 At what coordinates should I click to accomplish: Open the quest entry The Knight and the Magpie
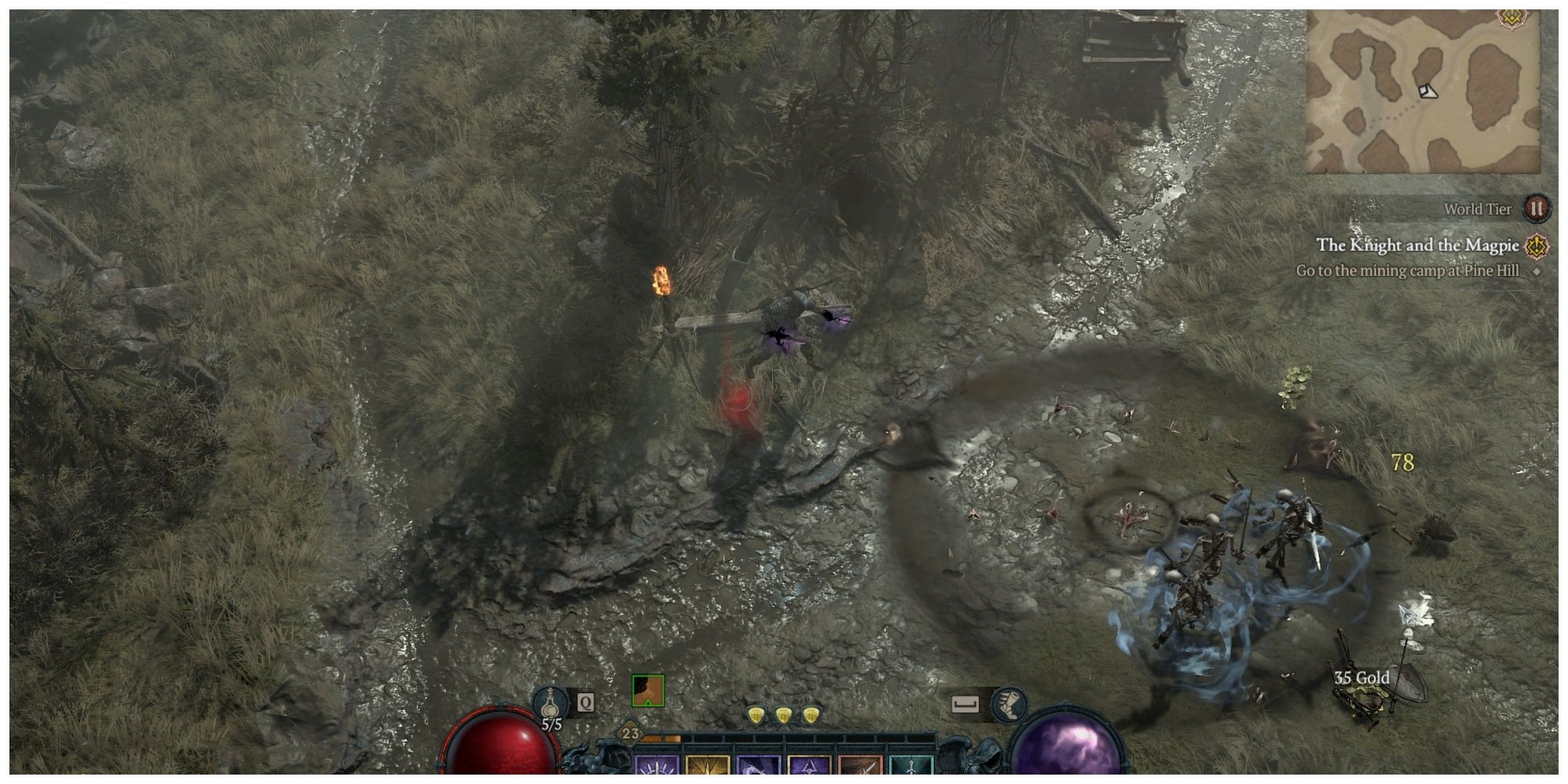1417,245
